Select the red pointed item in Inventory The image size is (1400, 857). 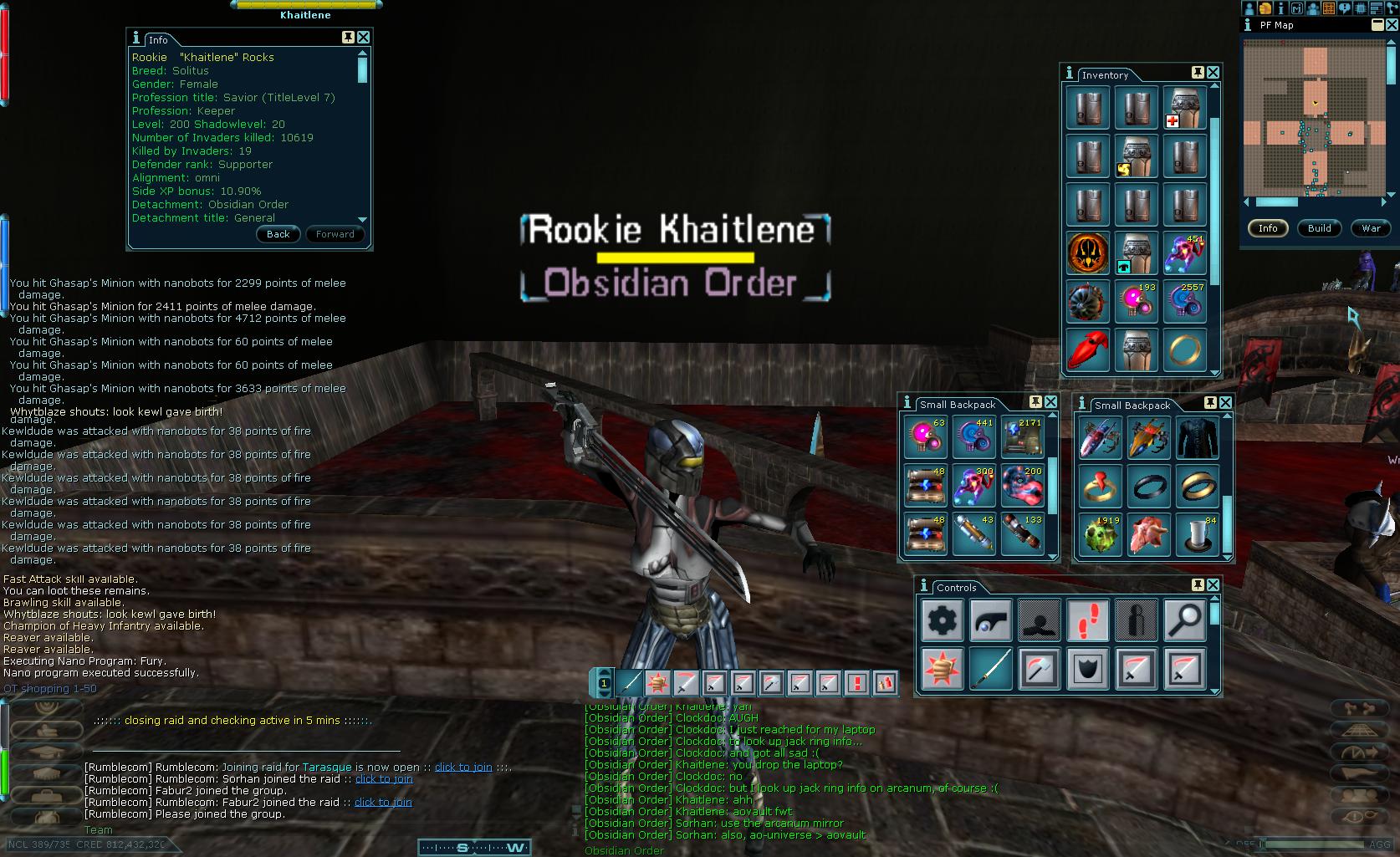[1088, 349]
